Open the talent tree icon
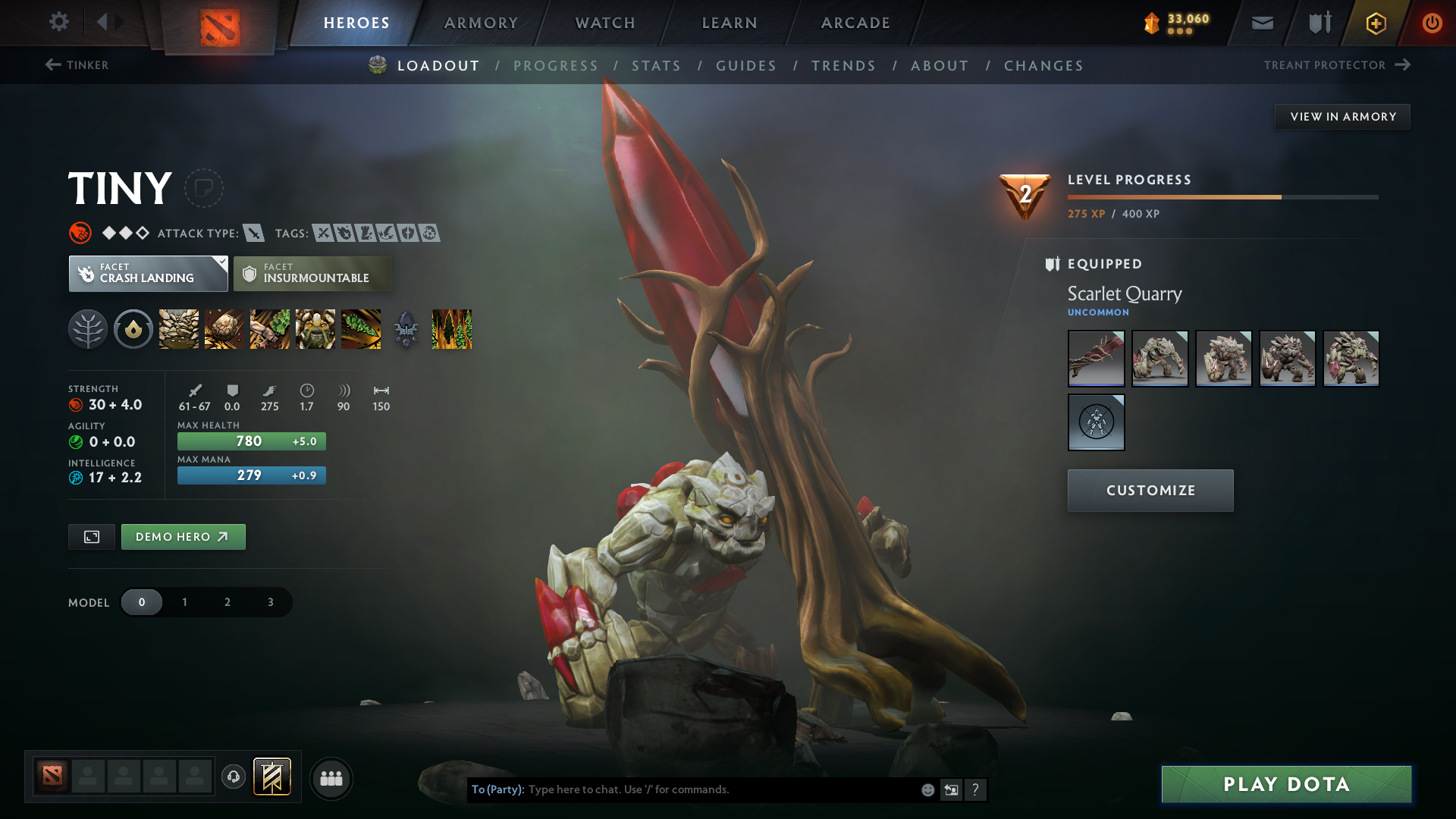 point(88,329)
